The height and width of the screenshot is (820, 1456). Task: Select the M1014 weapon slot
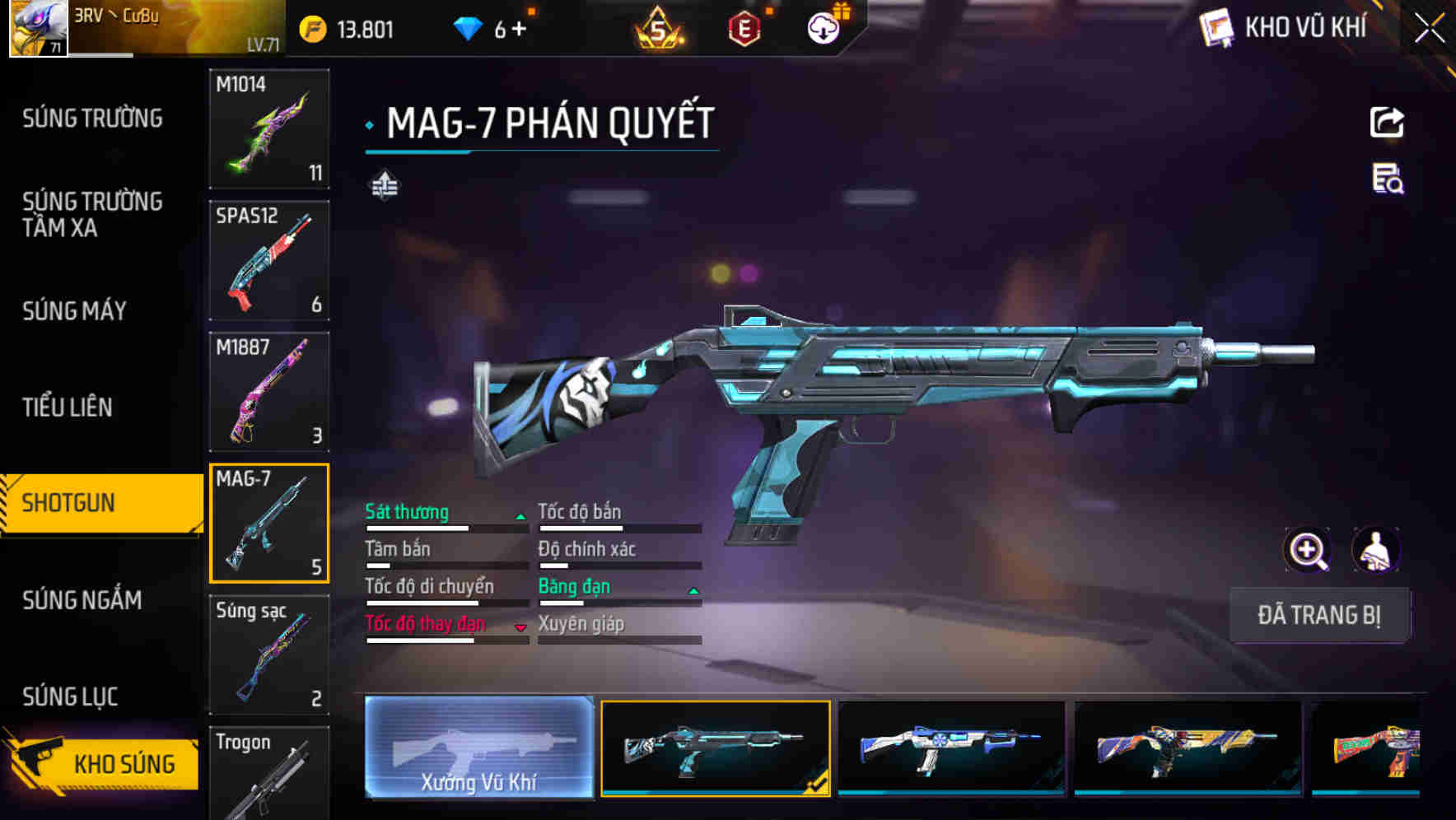click(269, 128)
